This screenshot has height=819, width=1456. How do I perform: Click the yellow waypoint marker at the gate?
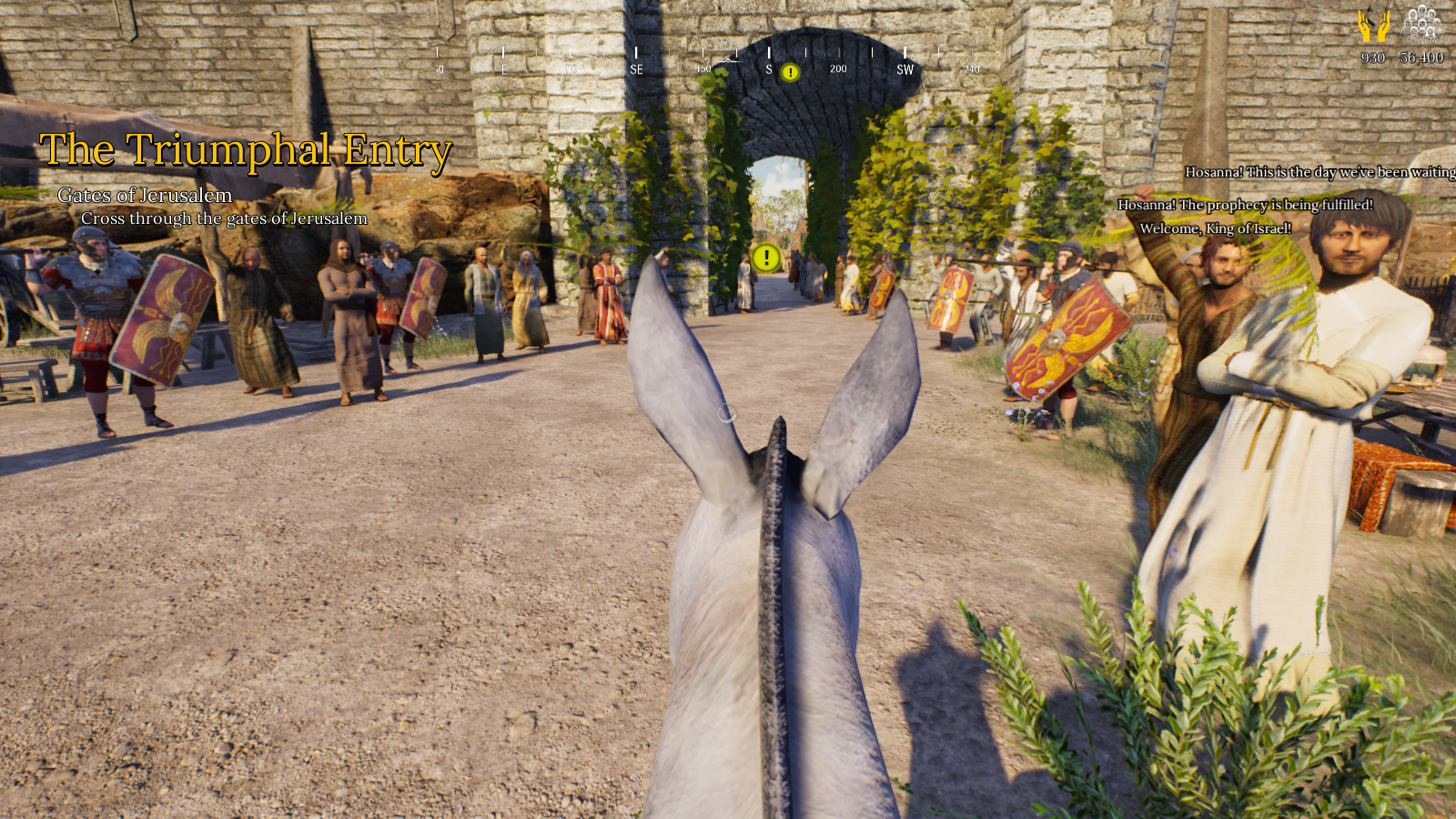click(x=766, y=258)
